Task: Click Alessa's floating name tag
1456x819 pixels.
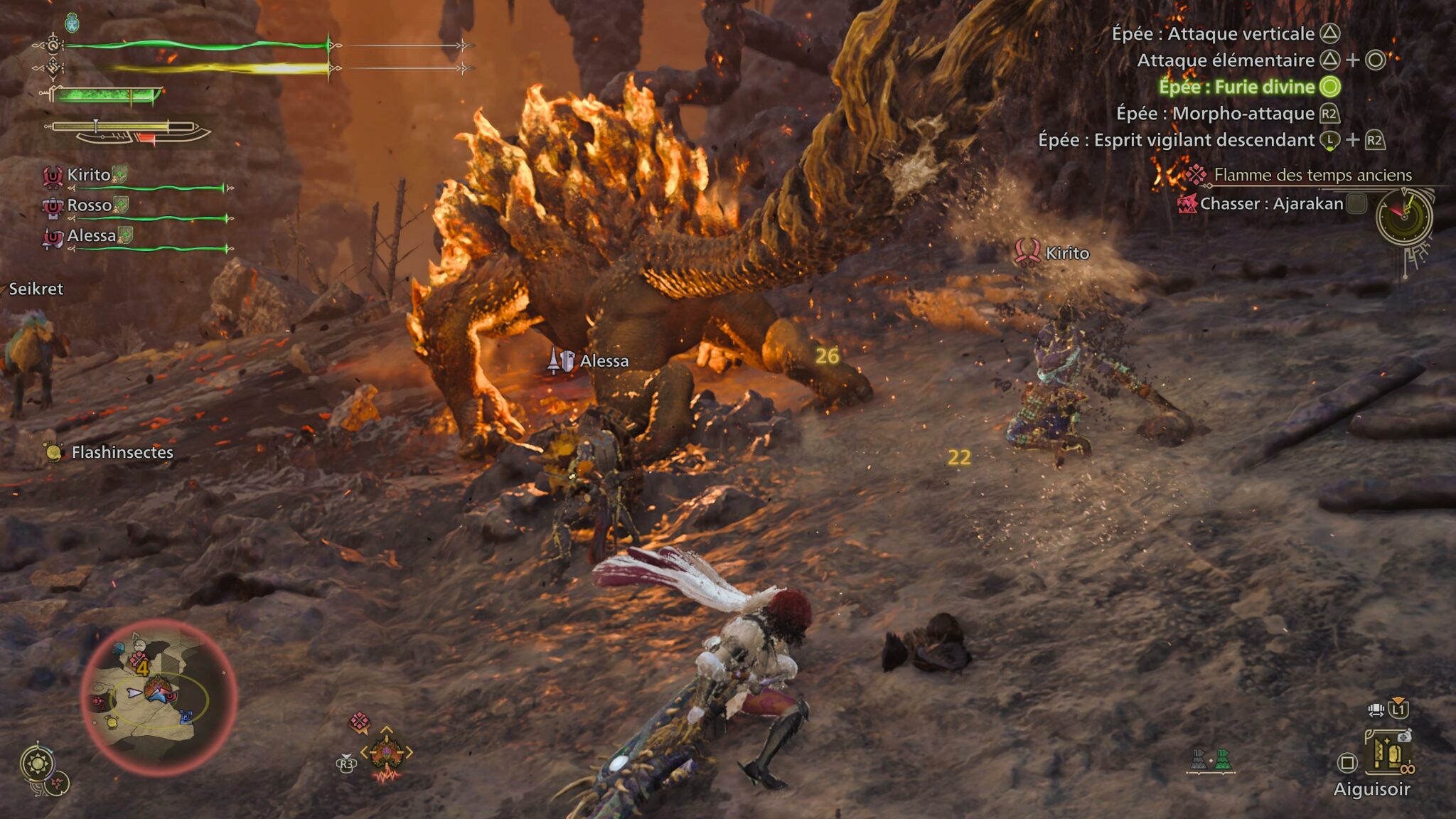Action: click(603, 361)
